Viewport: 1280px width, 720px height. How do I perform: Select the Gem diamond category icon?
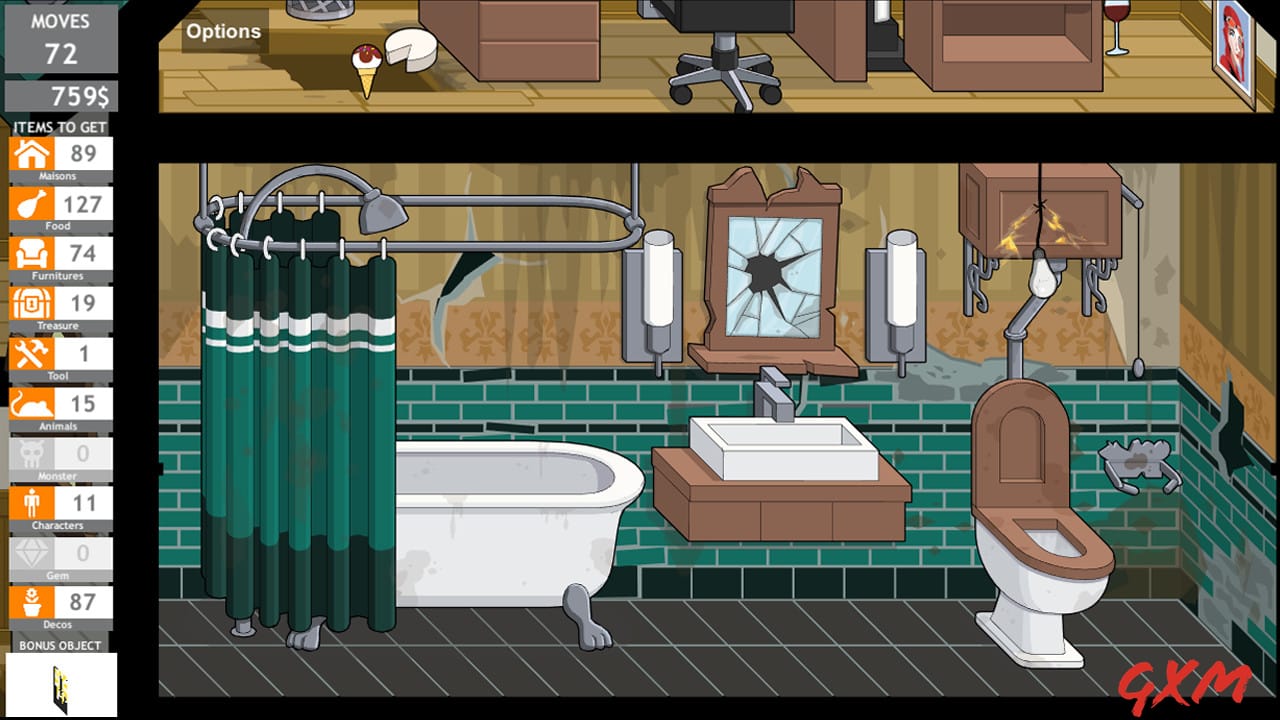tap(32, 553)
